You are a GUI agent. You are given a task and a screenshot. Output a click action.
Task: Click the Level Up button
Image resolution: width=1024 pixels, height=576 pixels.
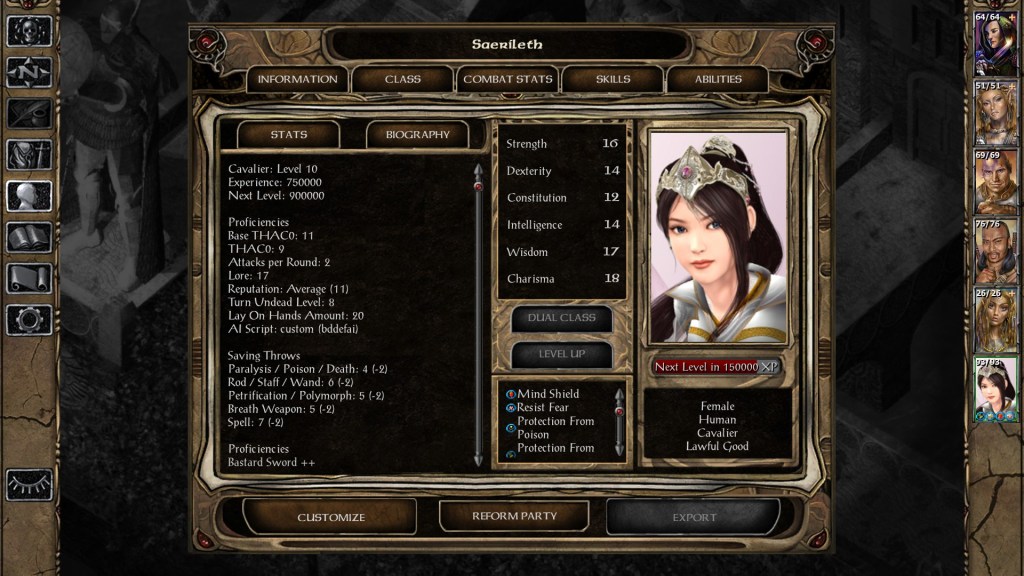562,354
